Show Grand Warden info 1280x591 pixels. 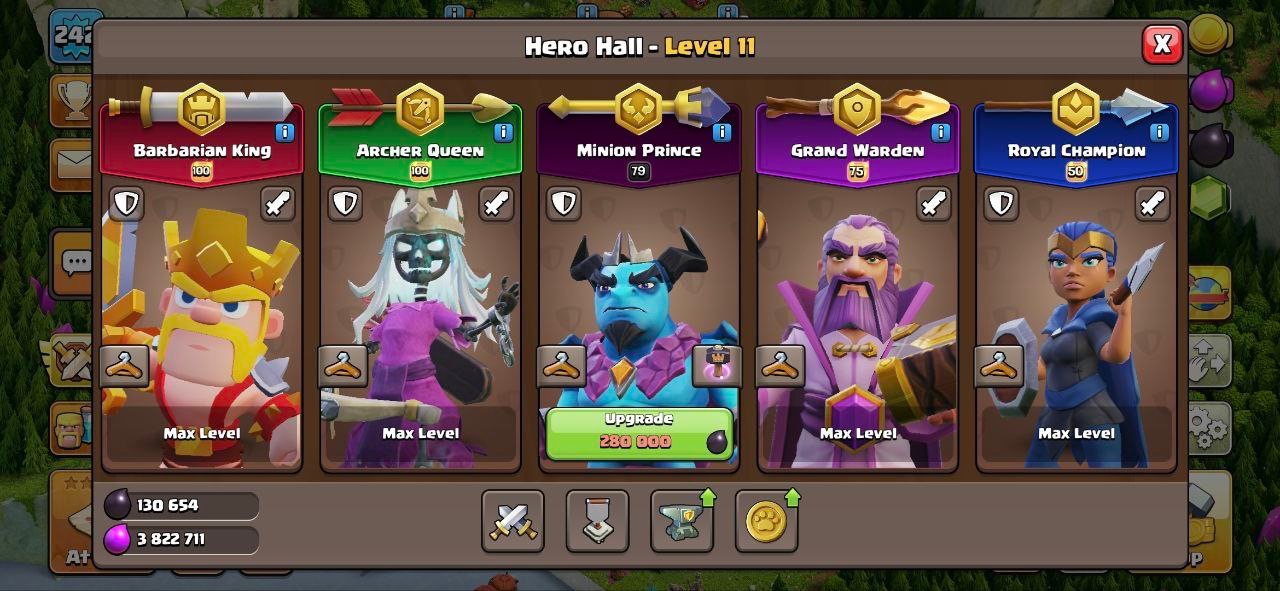pyautogui.click(x=940, y=132)
